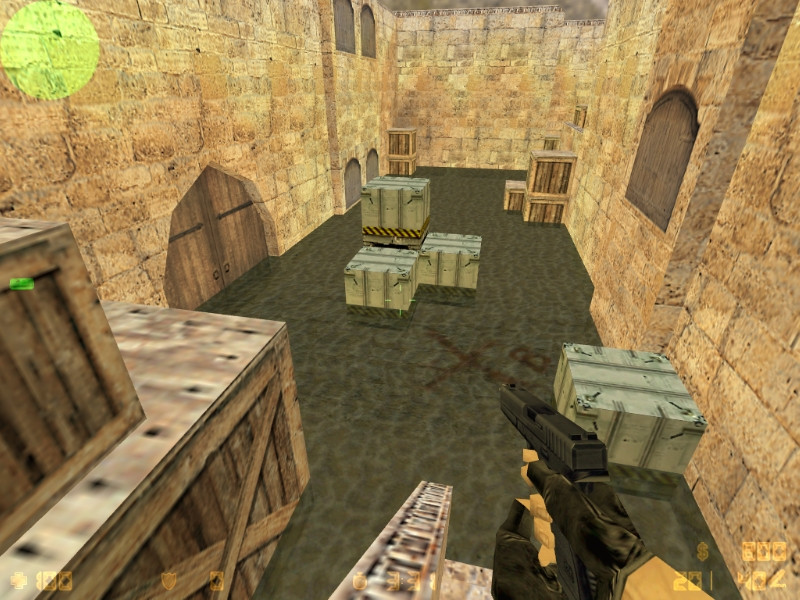This screenshot has width=800, height=600.
Task: Click the round timer clock icon
Action: point(360,580)
